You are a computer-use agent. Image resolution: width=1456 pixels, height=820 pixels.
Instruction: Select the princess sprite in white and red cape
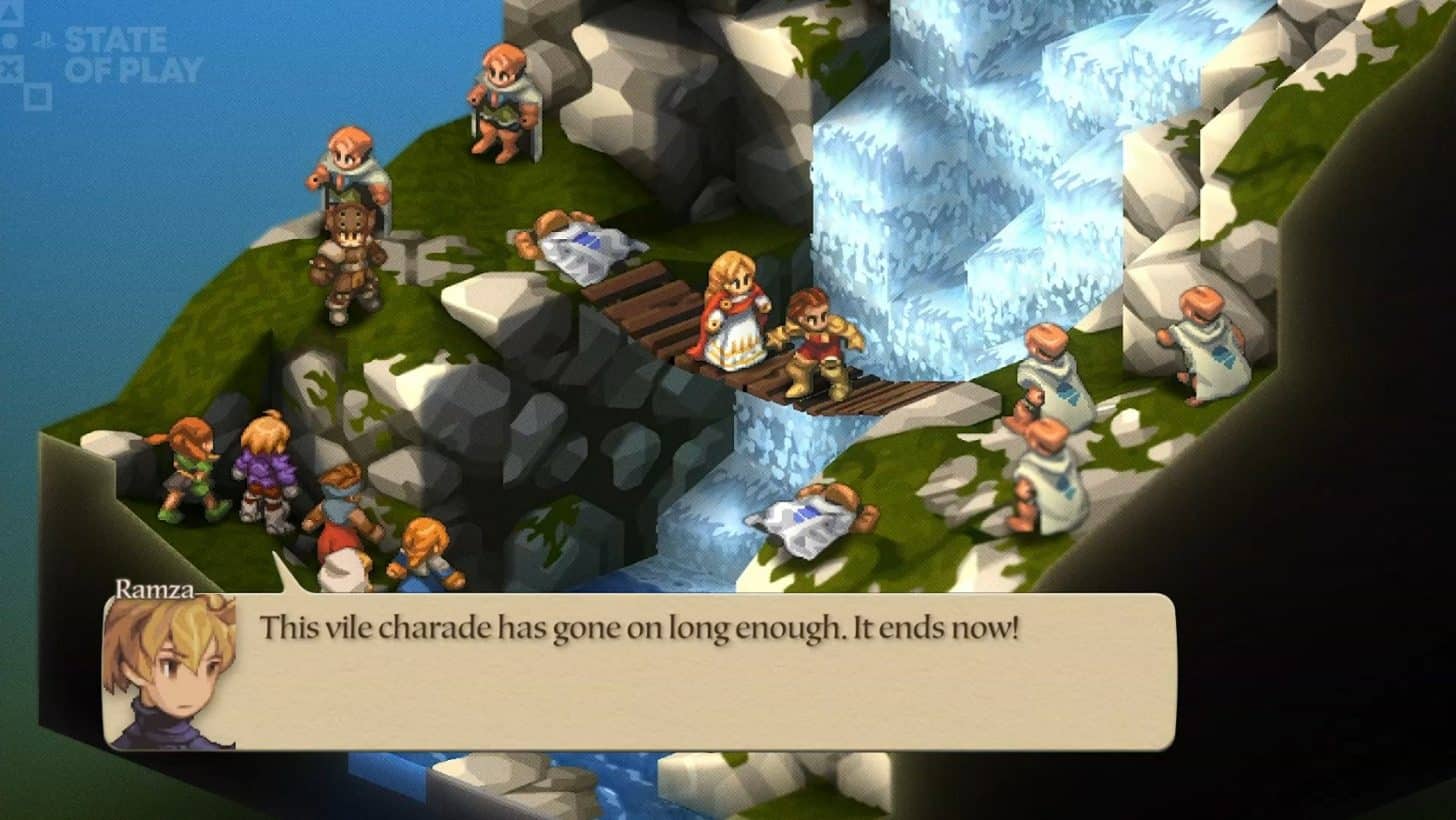click(733, 310)
